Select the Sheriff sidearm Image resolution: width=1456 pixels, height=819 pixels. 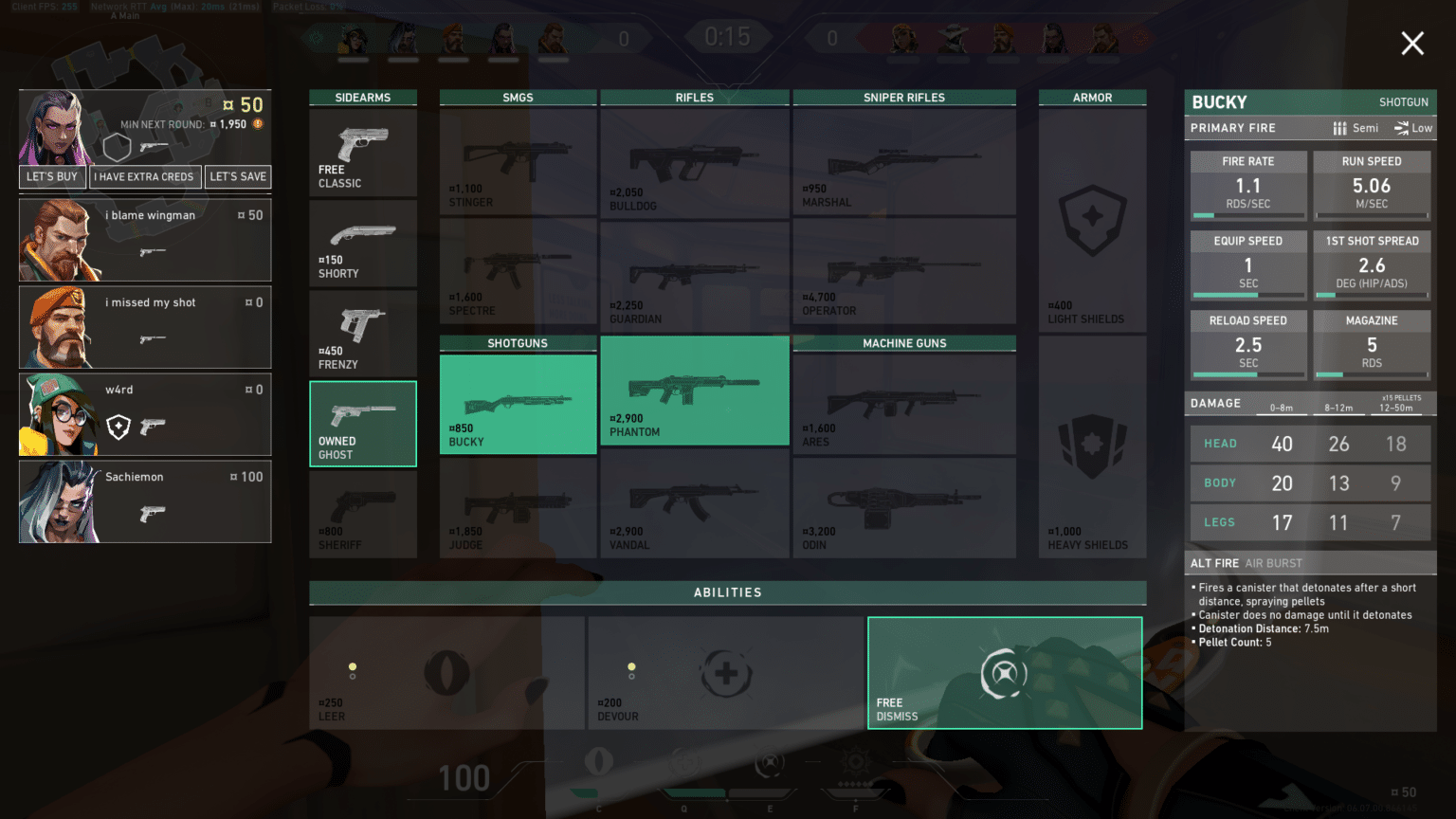tap(363, 507)
